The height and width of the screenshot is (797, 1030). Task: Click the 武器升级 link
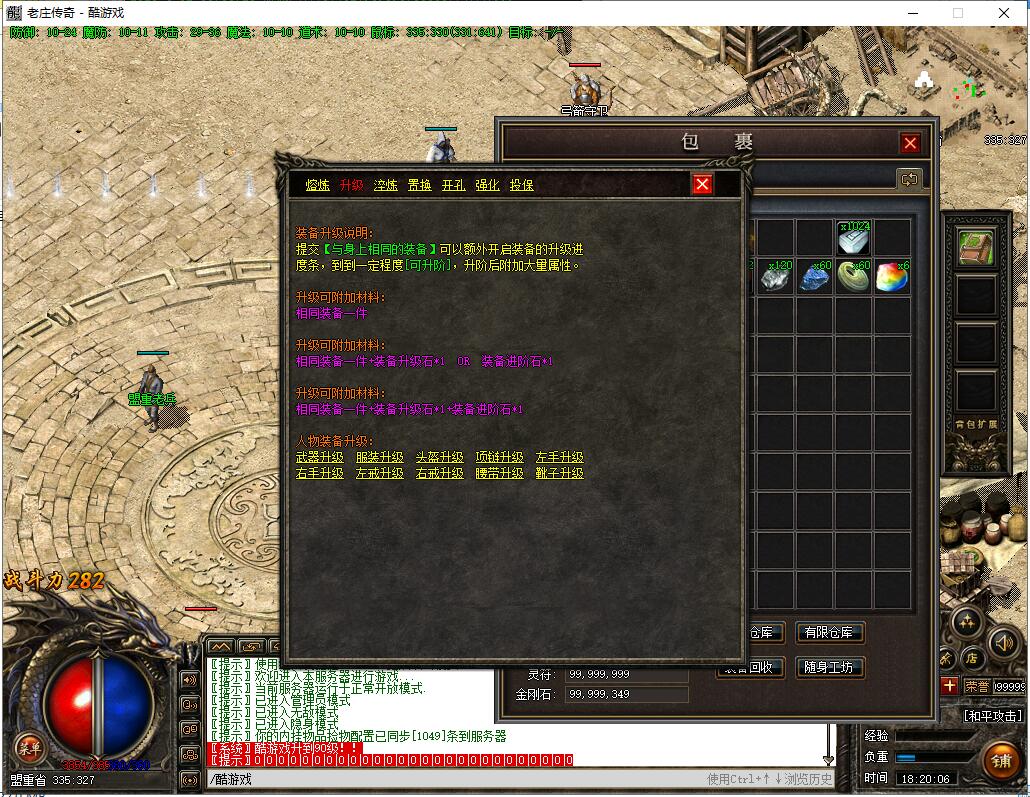coord(320,458)
